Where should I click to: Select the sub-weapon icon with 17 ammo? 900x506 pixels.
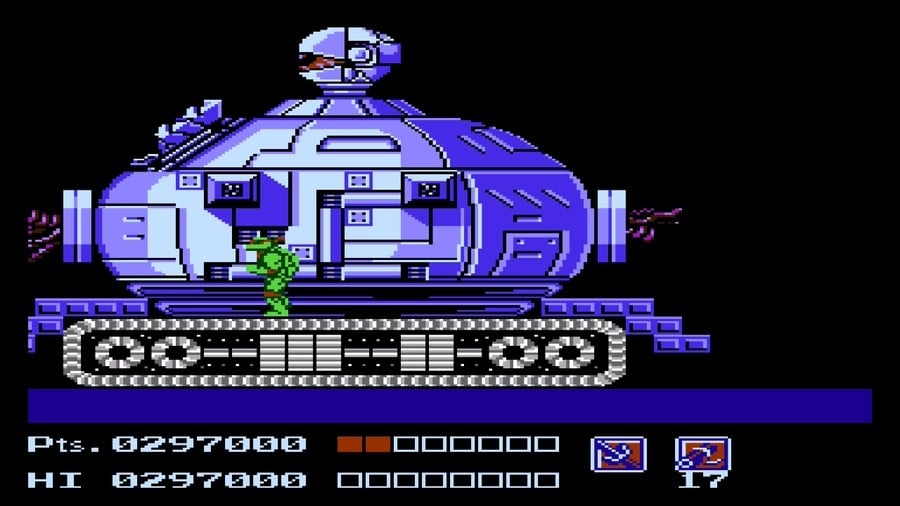[x=702, y=454]
